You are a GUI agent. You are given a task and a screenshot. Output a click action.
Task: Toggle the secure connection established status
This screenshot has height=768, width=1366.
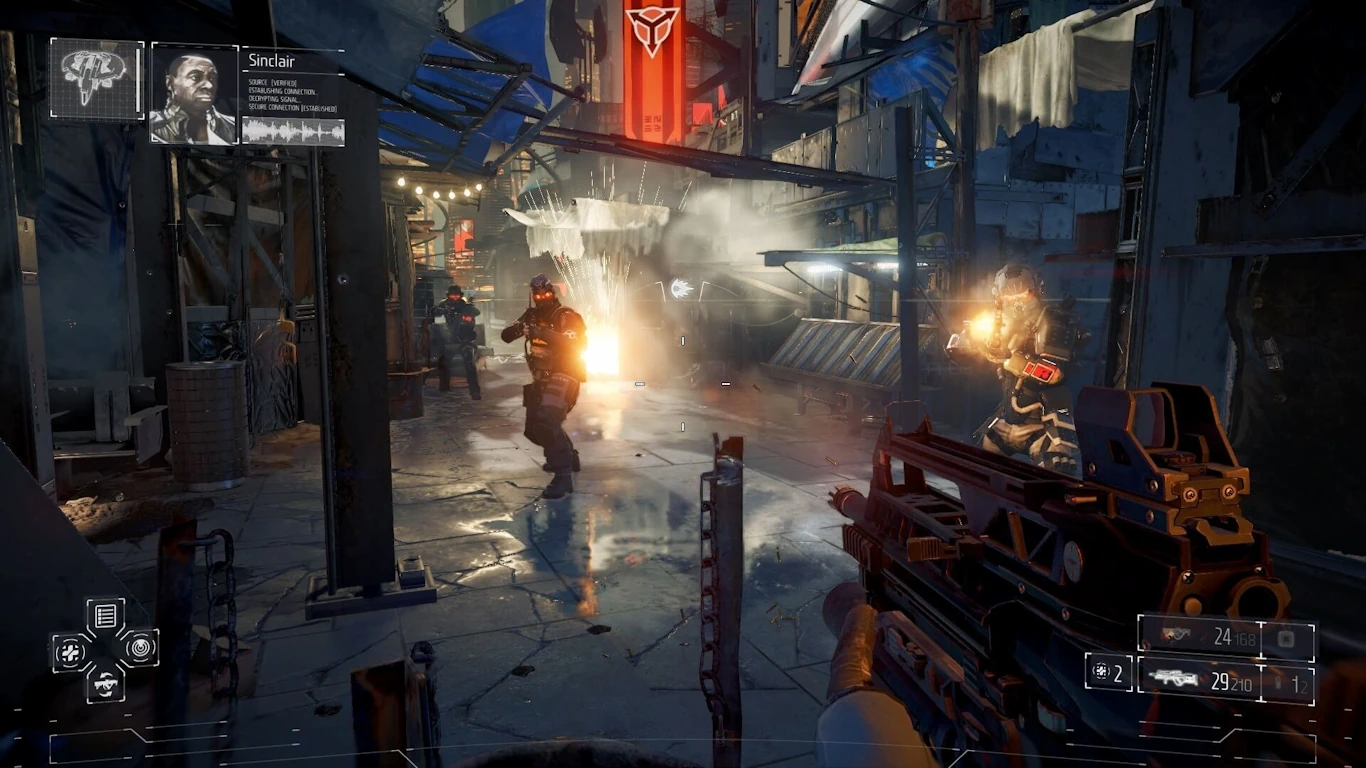pos(293,108)
